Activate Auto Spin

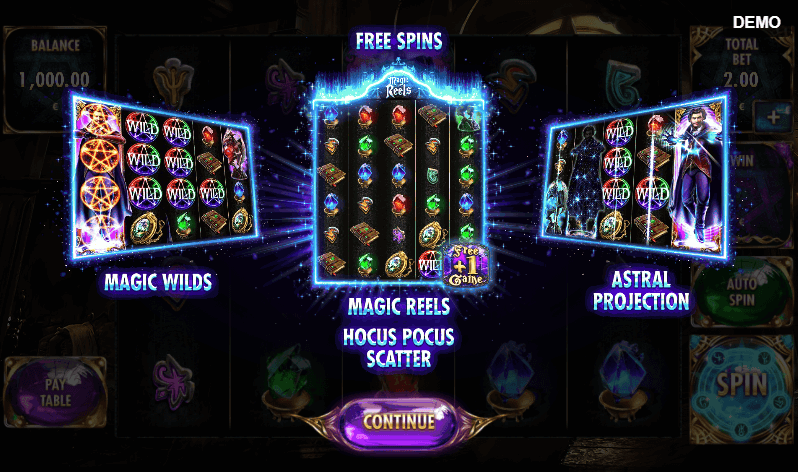tap(743, 289)
